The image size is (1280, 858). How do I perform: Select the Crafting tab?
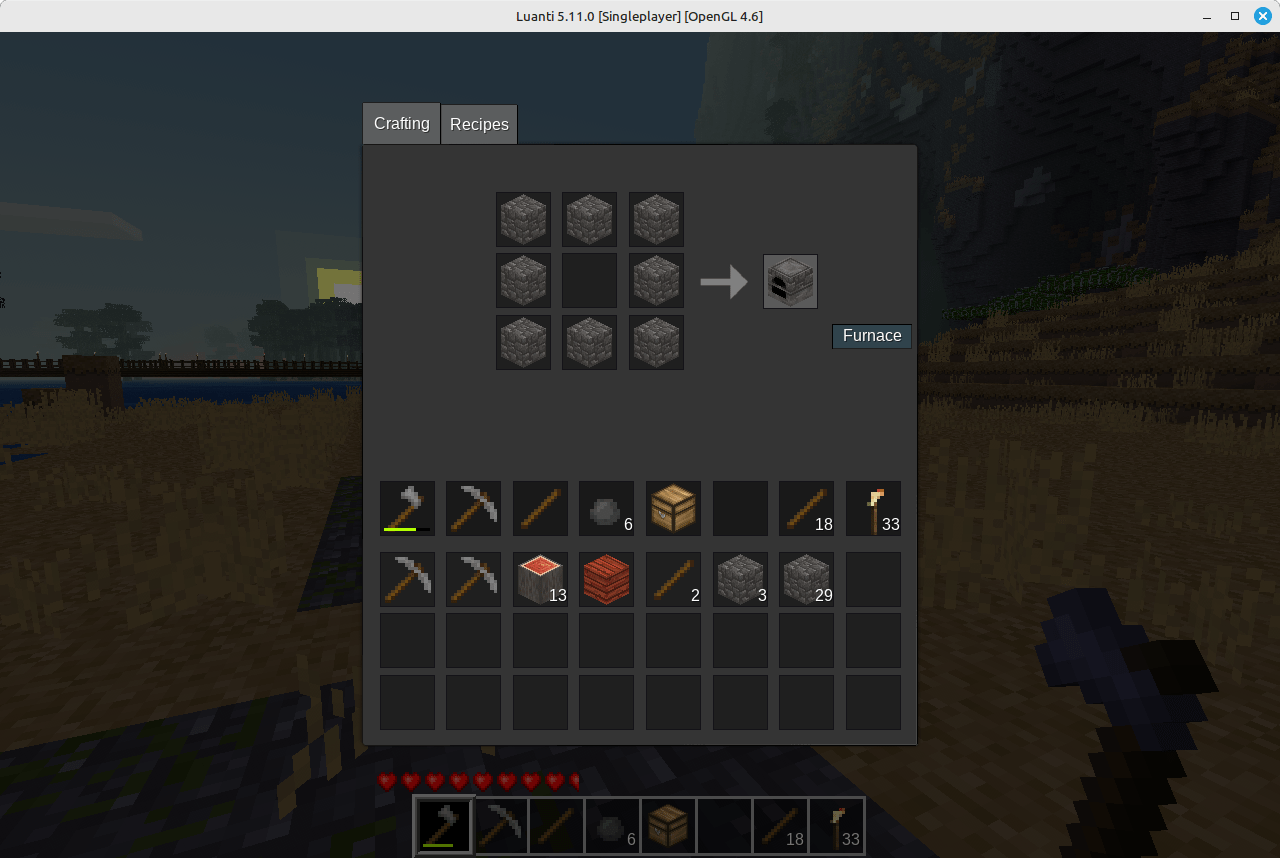coord(401,124)
